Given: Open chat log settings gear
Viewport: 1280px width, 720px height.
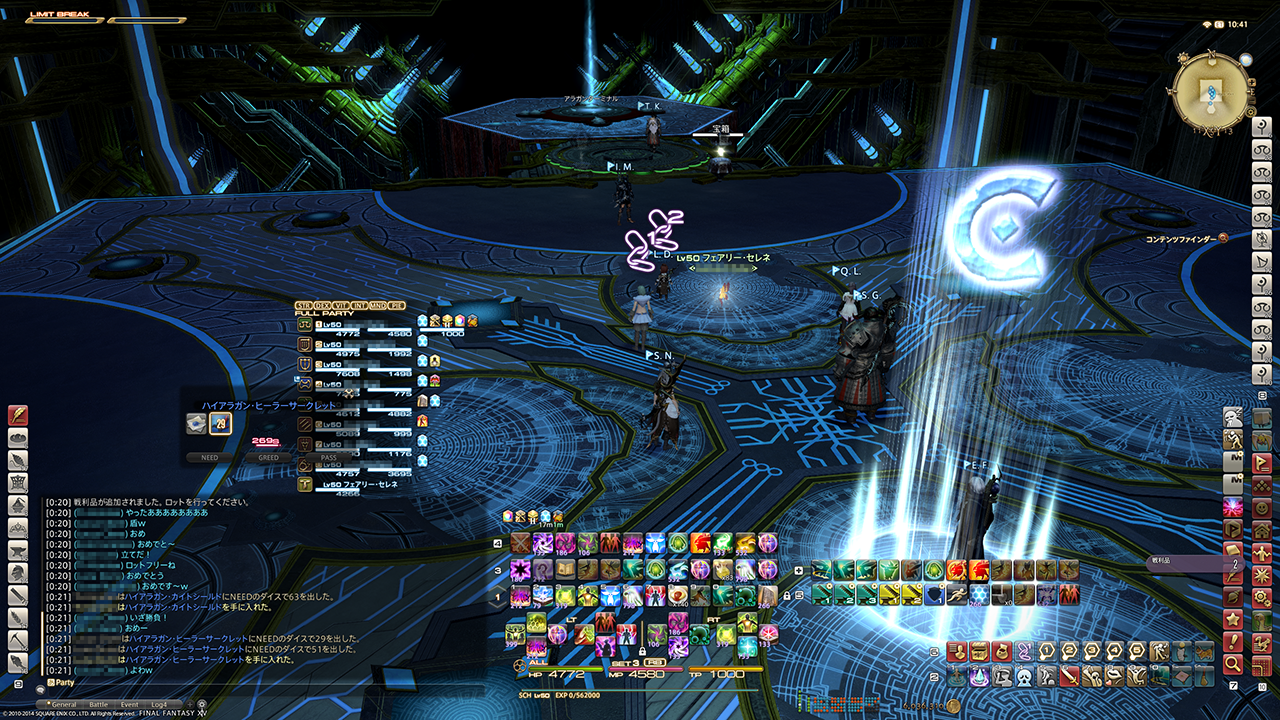Looking at the screenshot, I should coord(201,704).
